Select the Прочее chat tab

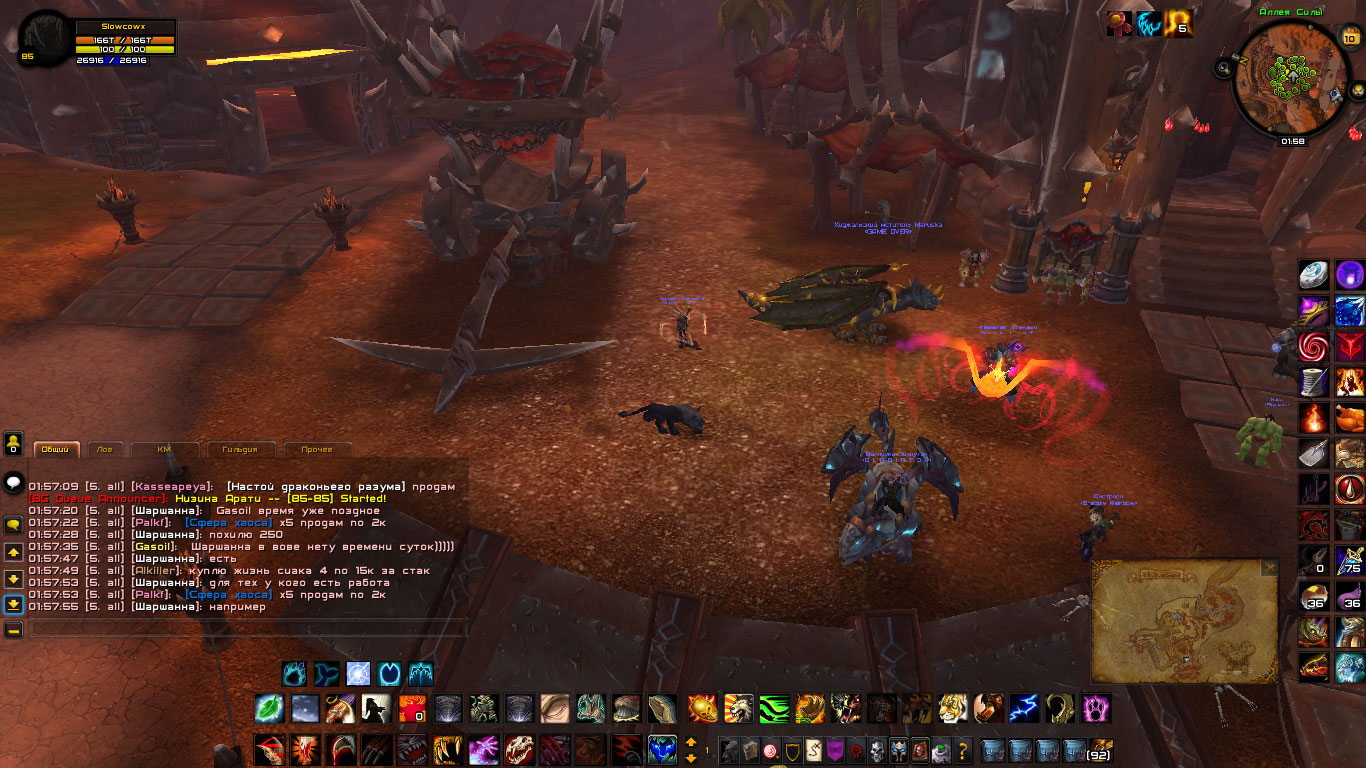[x=317, y=449]
